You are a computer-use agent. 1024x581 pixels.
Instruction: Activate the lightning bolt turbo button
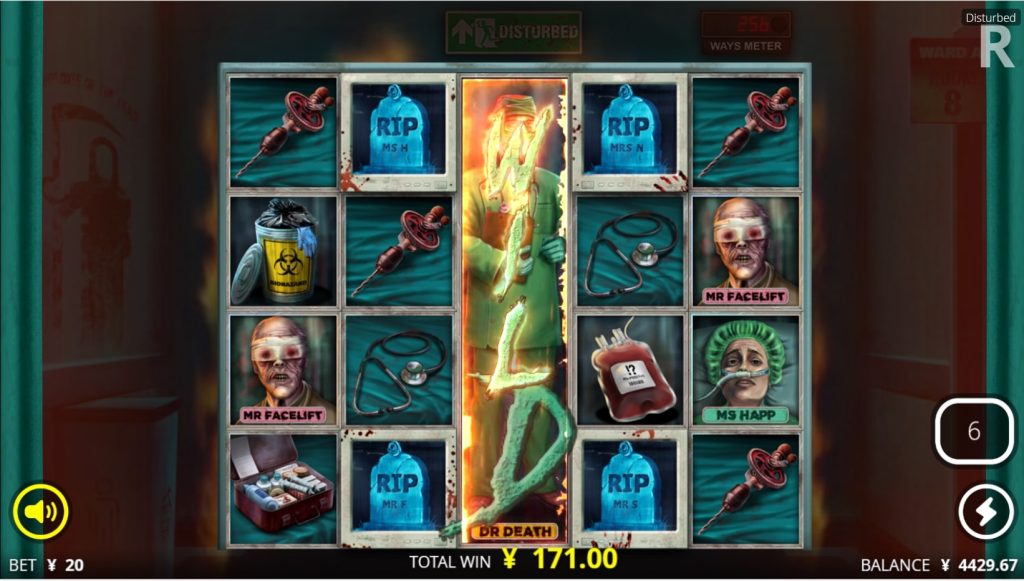pyautogui.click(x=986, y=513)
